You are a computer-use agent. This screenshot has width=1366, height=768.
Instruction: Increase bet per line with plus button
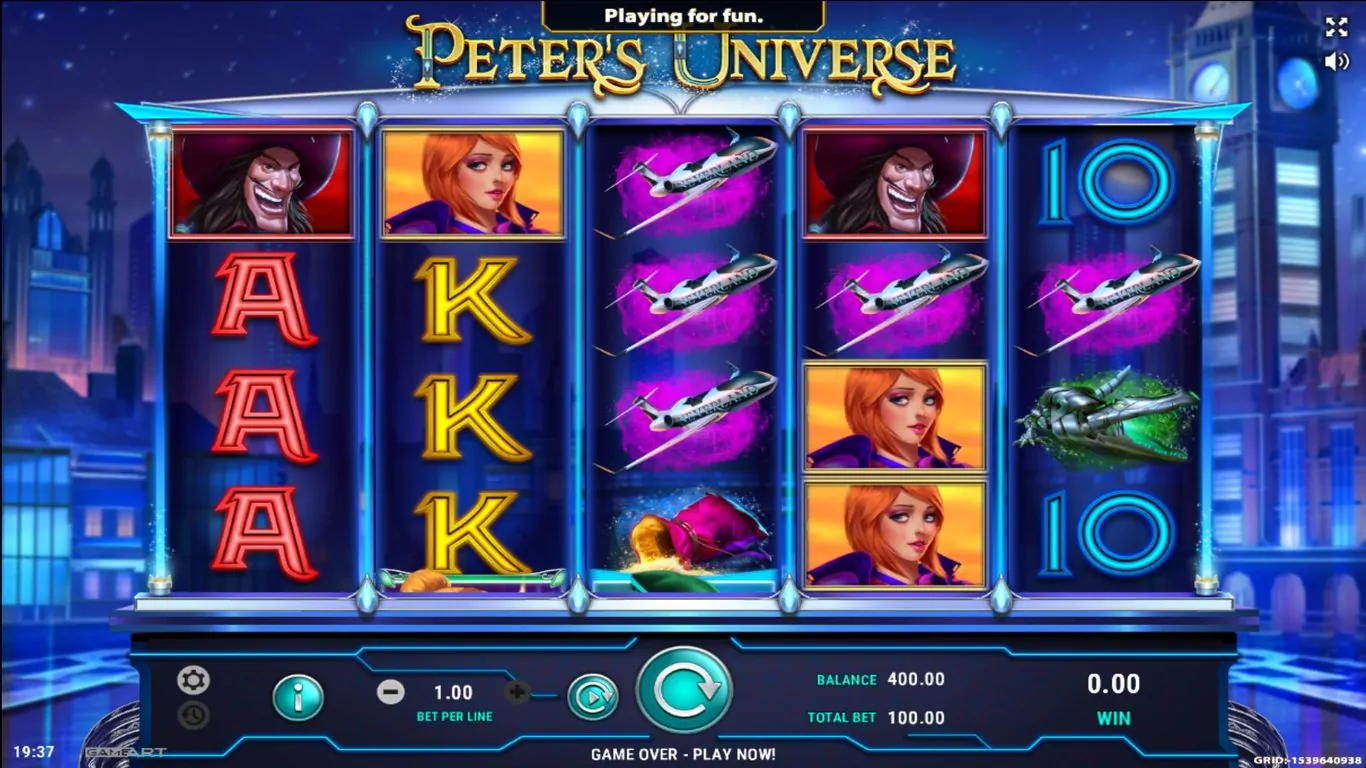click(517, 692)
